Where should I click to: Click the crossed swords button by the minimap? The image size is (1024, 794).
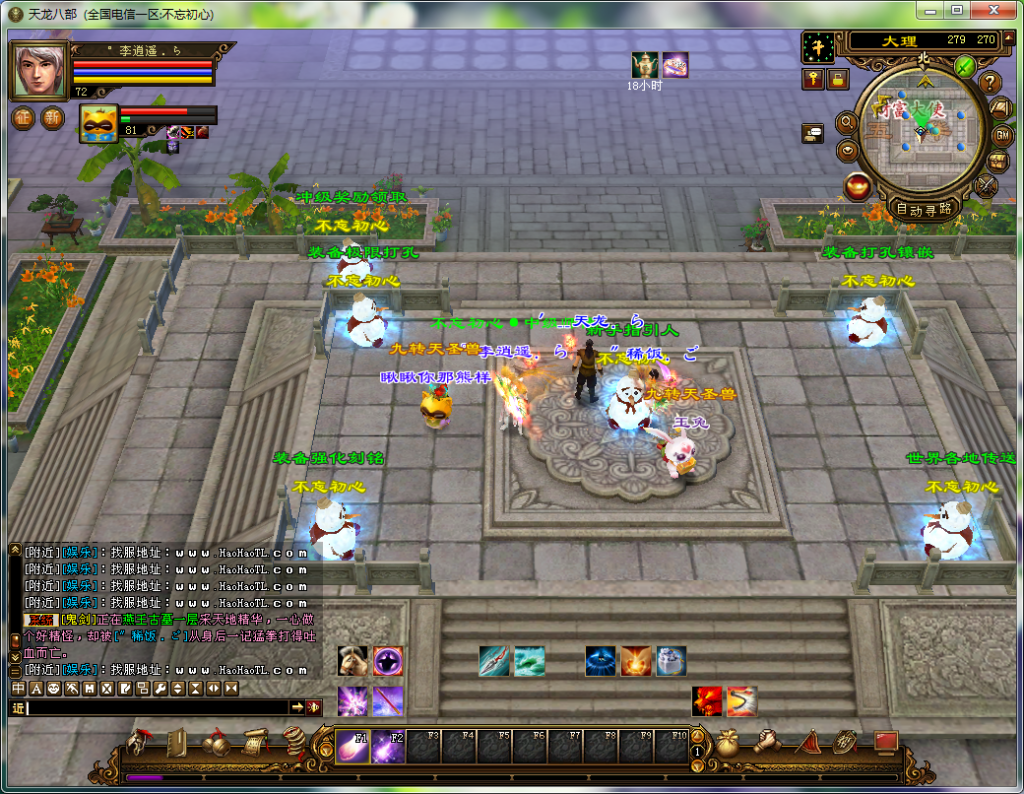[987, 185]
